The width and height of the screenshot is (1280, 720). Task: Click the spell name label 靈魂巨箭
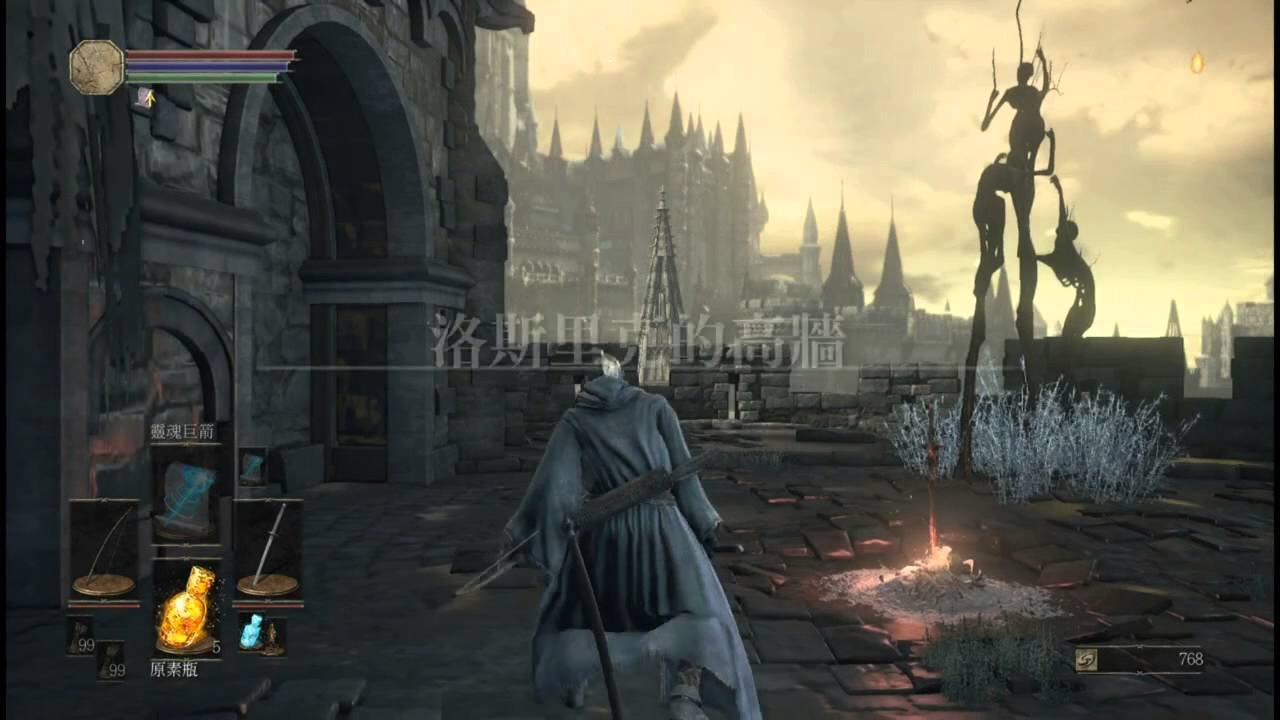click(x=183, y=429)
